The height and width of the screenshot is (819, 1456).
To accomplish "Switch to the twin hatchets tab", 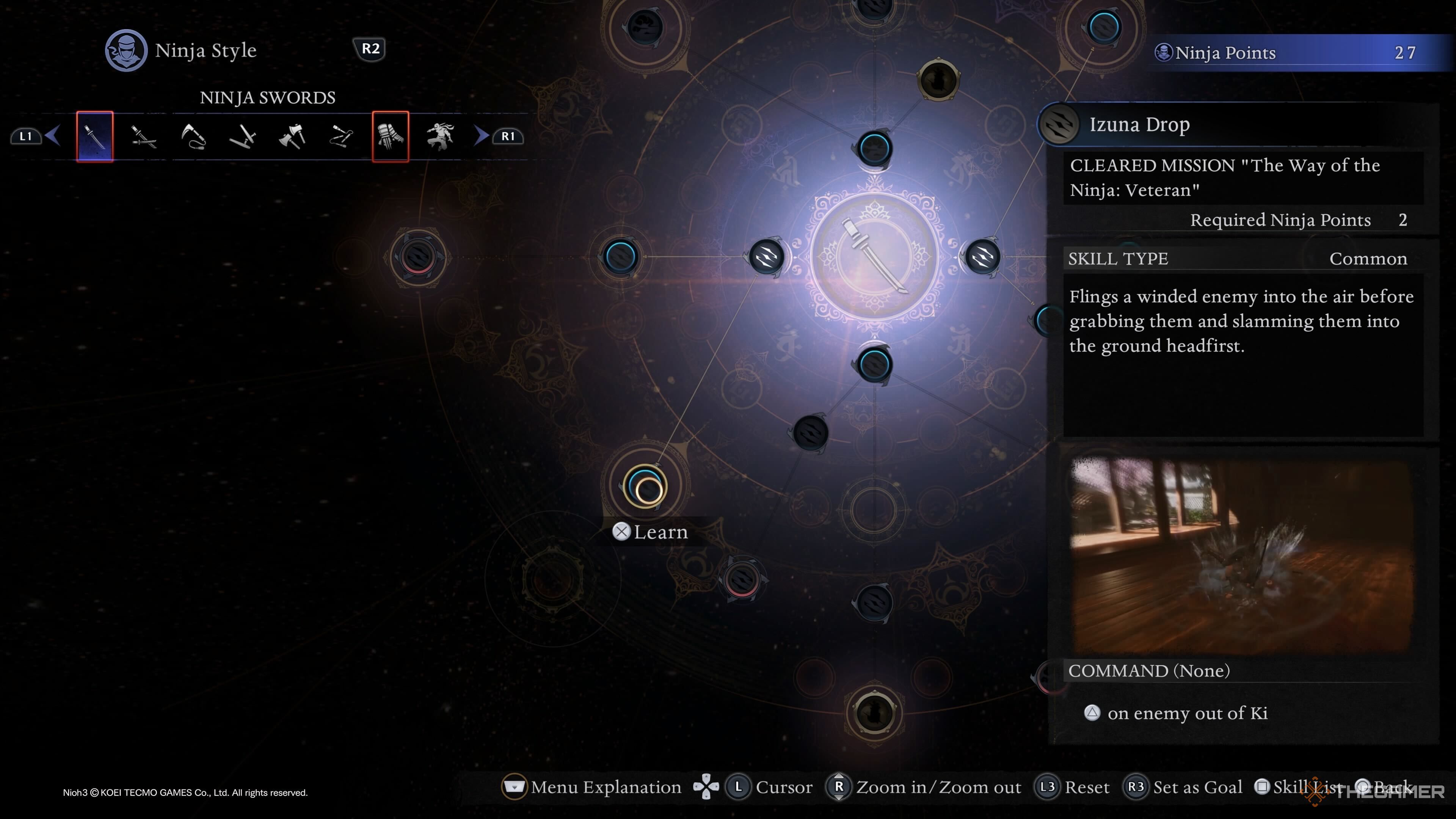I will pos(292,136).
